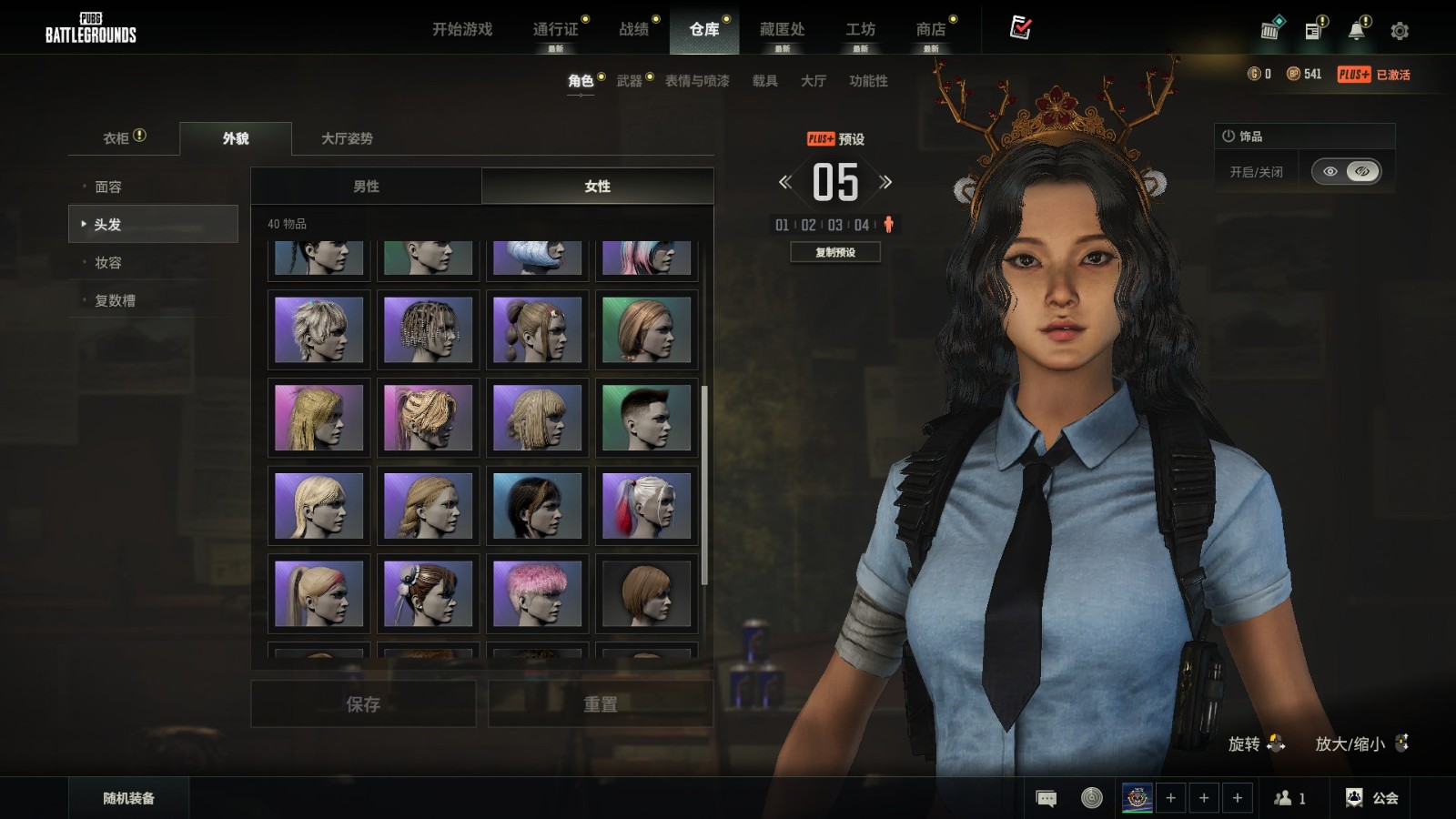This screenshot has width=1456, height=819.
Task: Toggle the 饰品 accessories visibility switch
Action: (x=1346, y=171)
